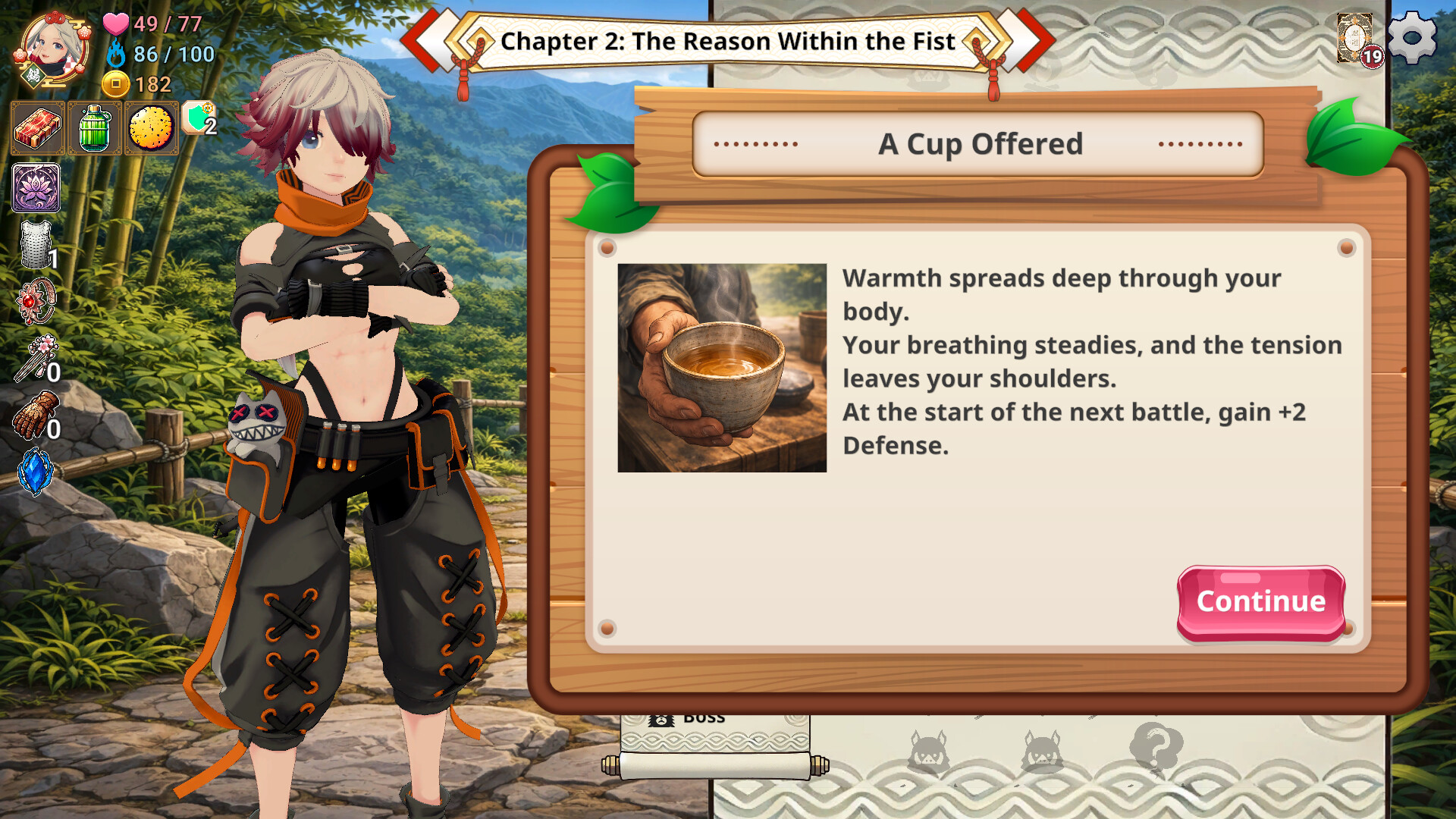Inspect the blue crystal relic

tap(35, 471)
